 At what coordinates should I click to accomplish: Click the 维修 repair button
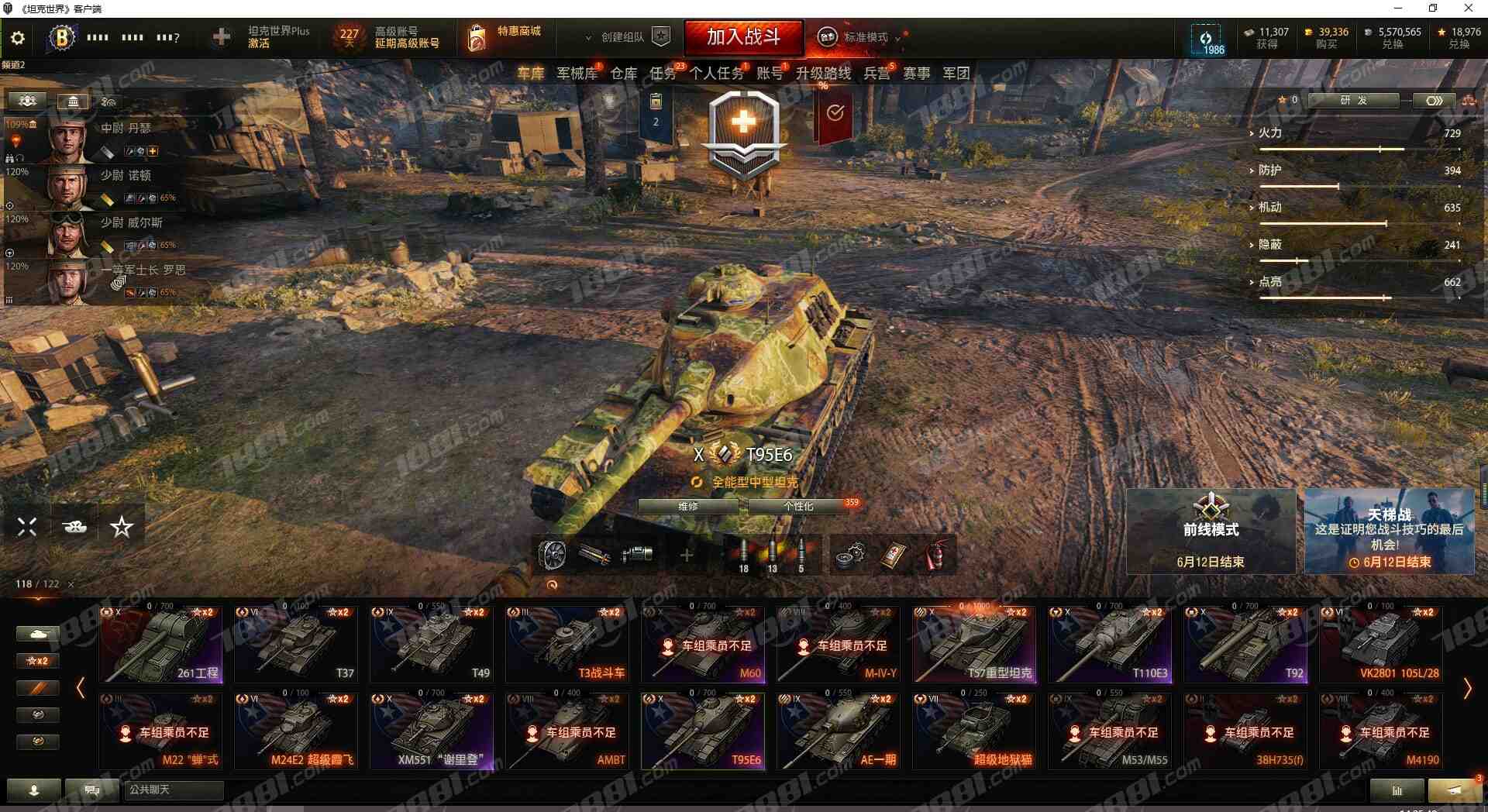click(688, 507)
